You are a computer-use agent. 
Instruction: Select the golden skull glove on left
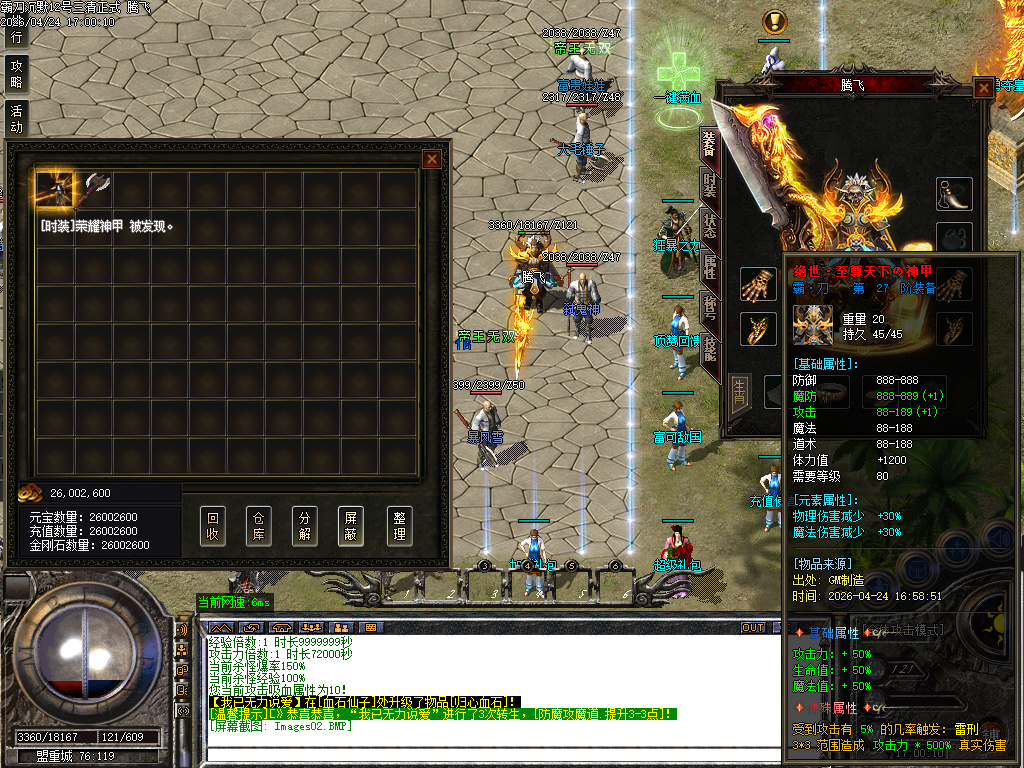(757, 285)
